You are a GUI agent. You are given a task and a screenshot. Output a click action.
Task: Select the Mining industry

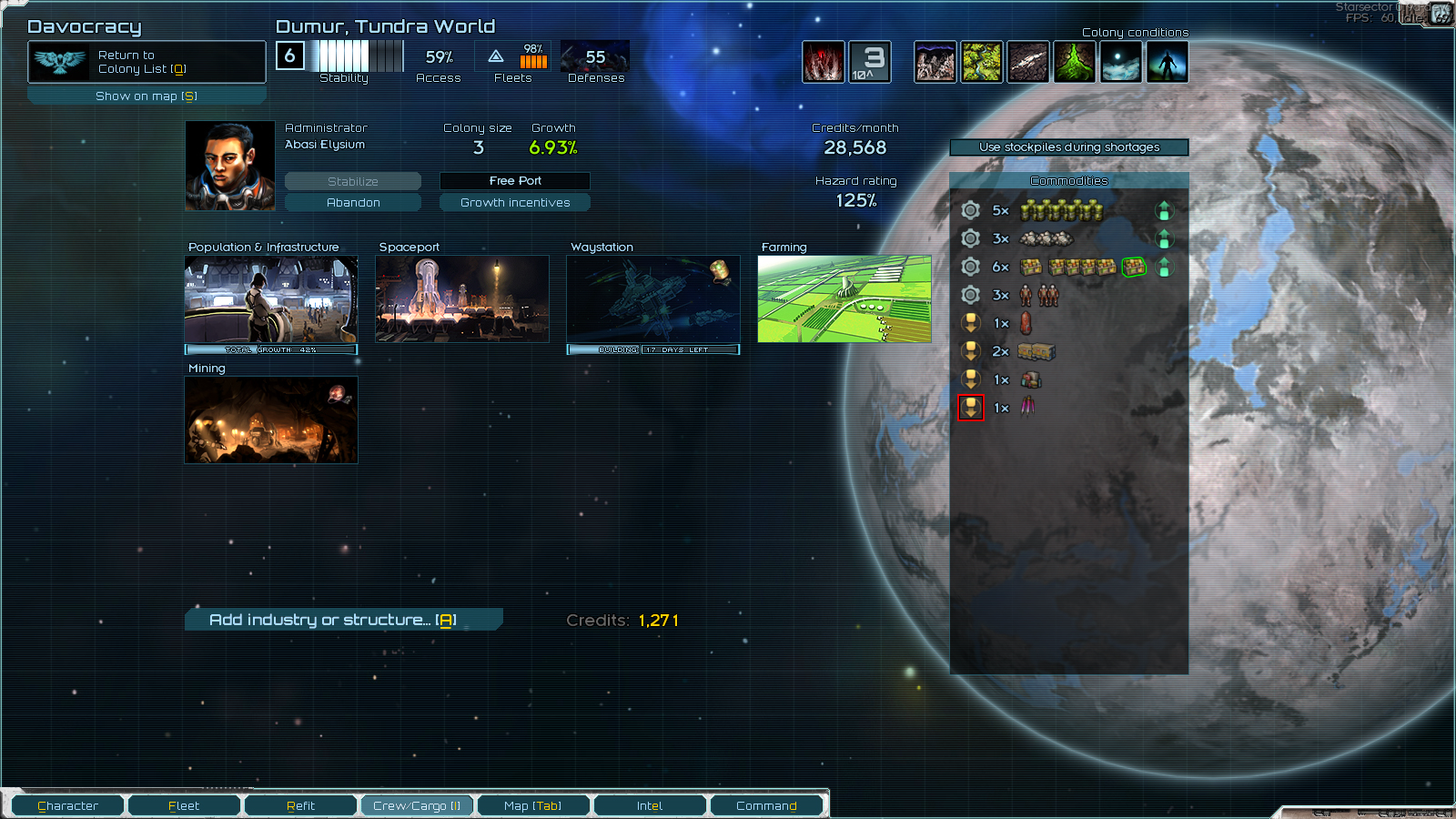tap(271, 420)
